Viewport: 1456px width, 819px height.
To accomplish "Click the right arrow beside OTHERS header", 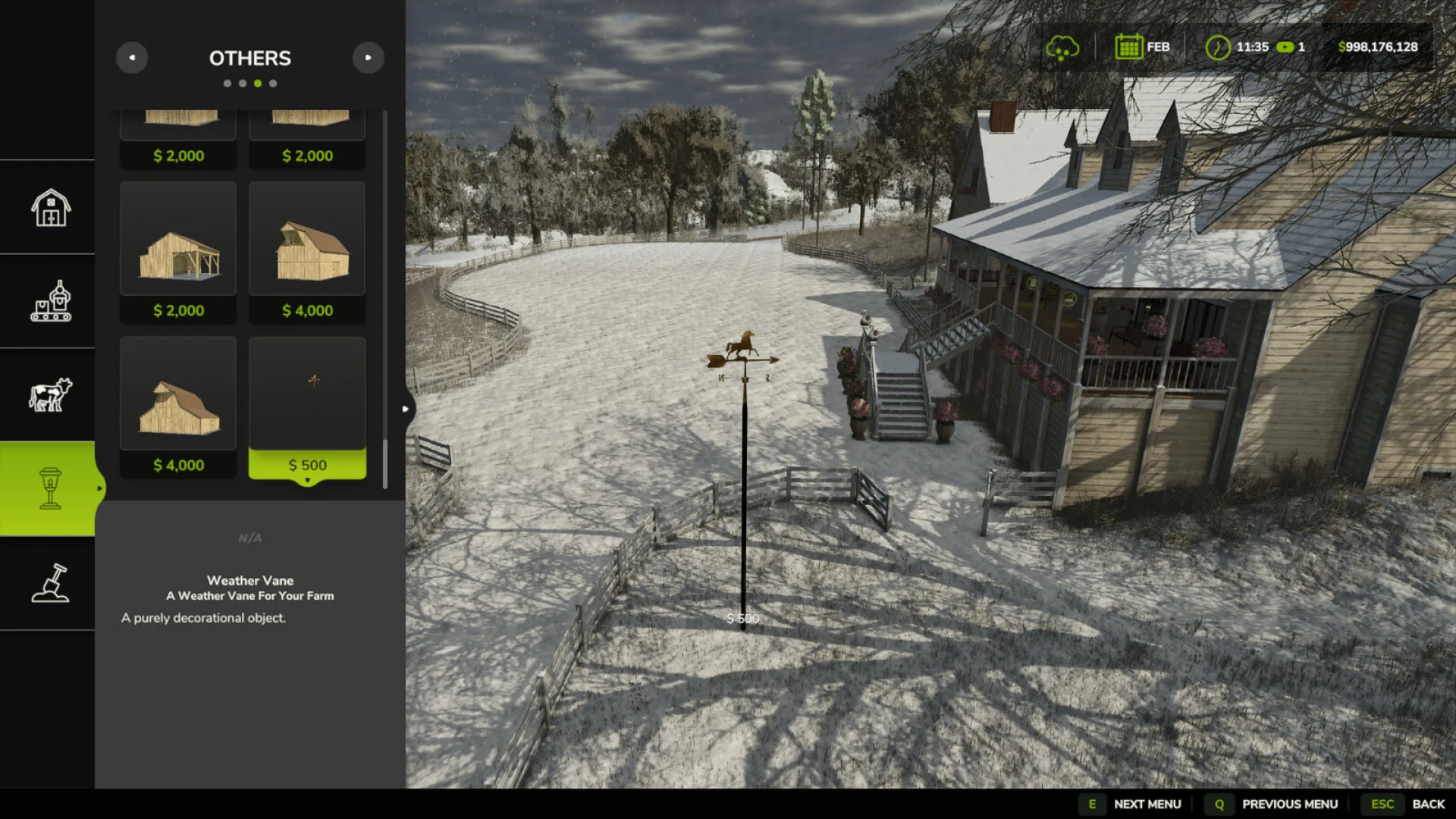I will (369, 58).
